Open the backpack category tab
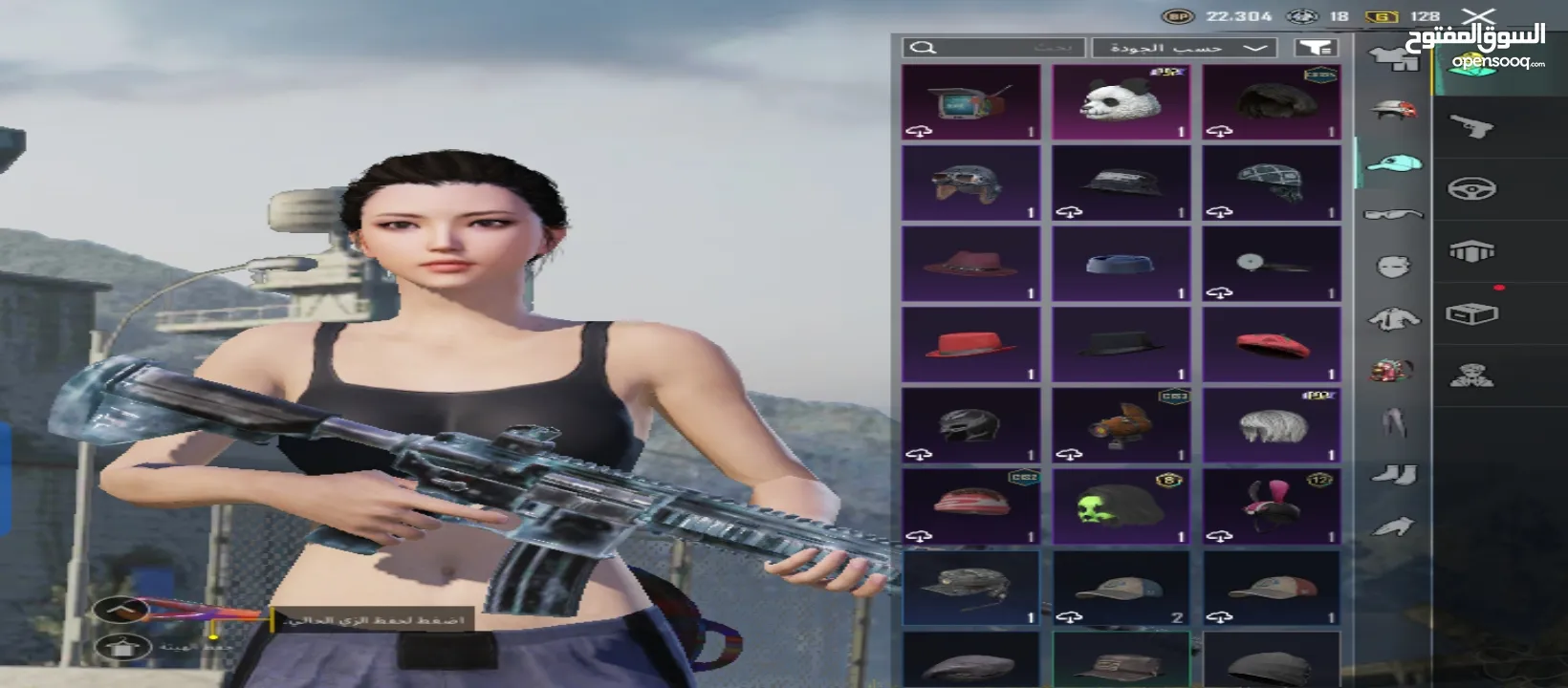This screenshot has width=1568, height=688. tap(1392, 370)
